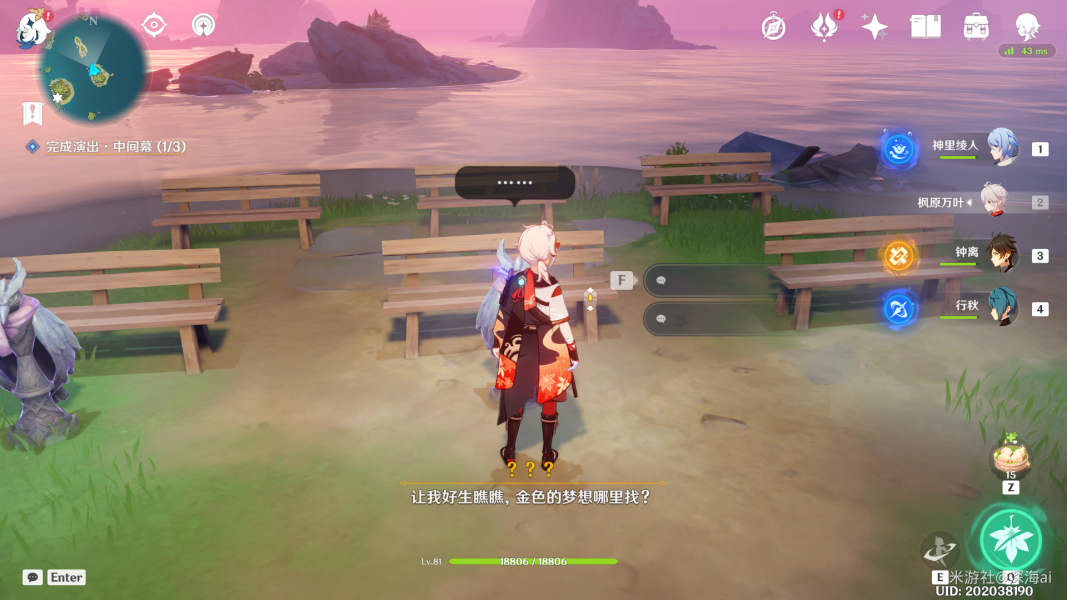Open the backpack inventory

click(976, 27)
